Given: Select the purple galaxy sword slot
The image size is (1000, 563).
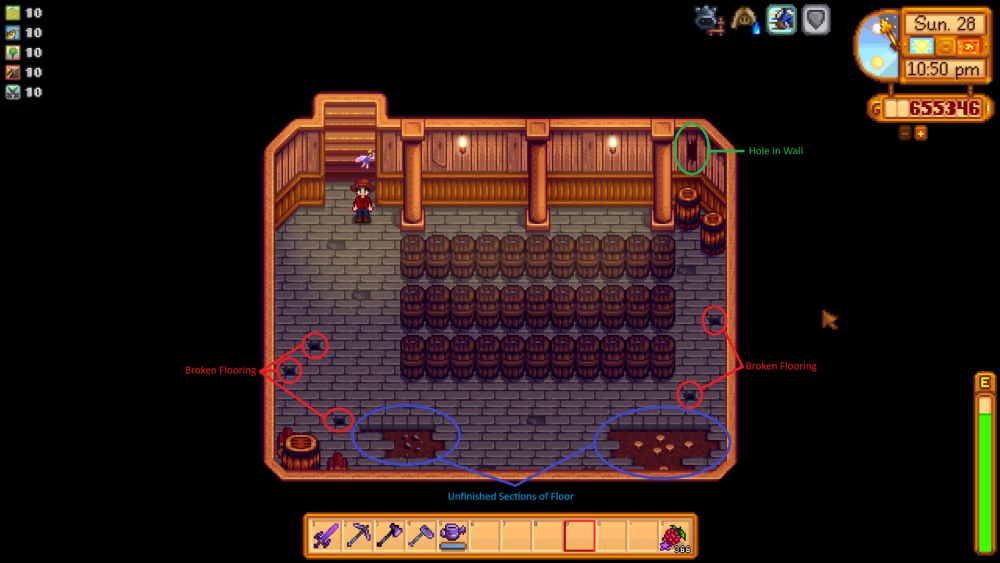Looking at the screenshot, I should tap(328, 536).
